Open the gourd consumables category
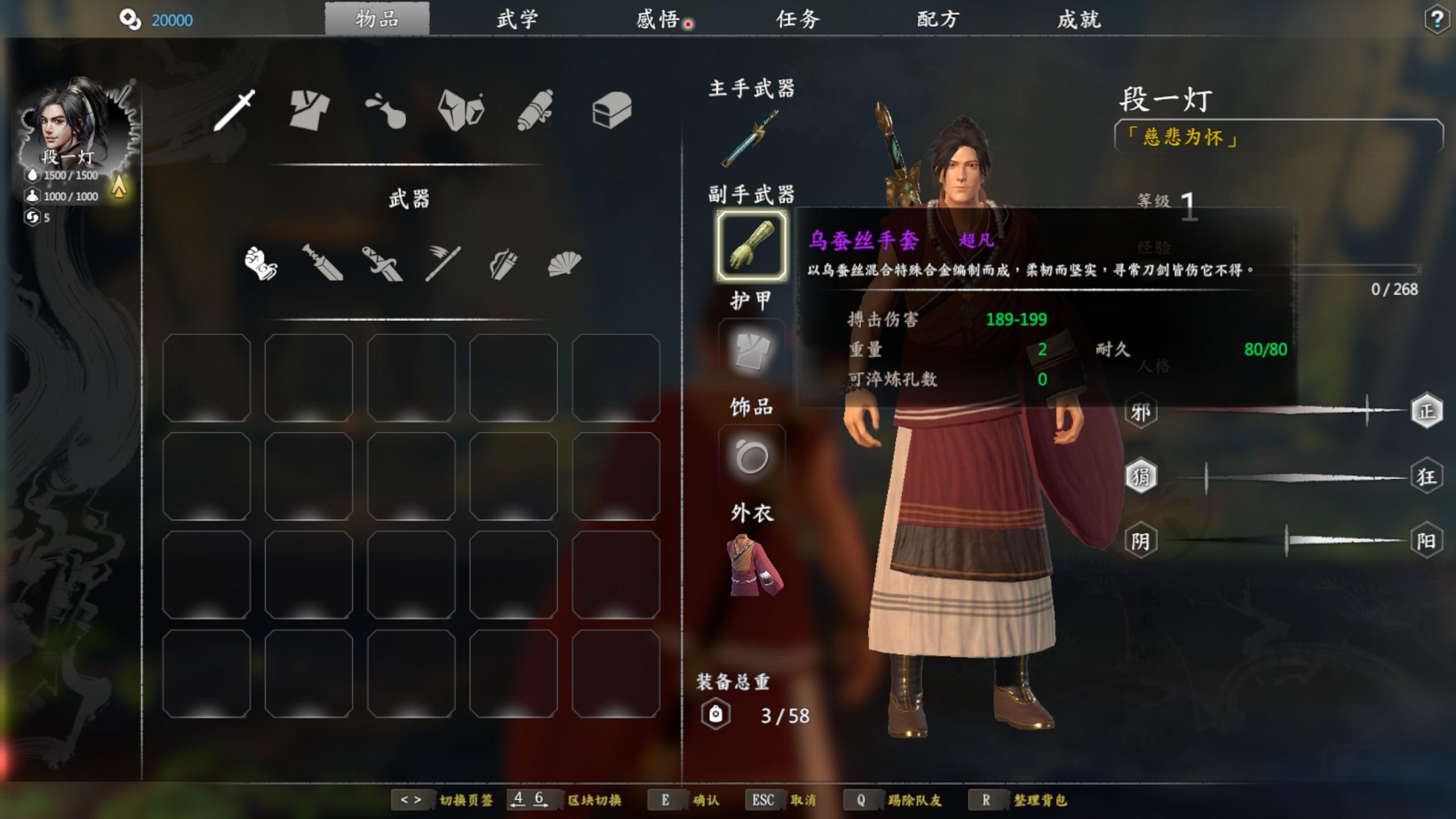The width and height of the screenshot is (1456, 819). point(386,110)
